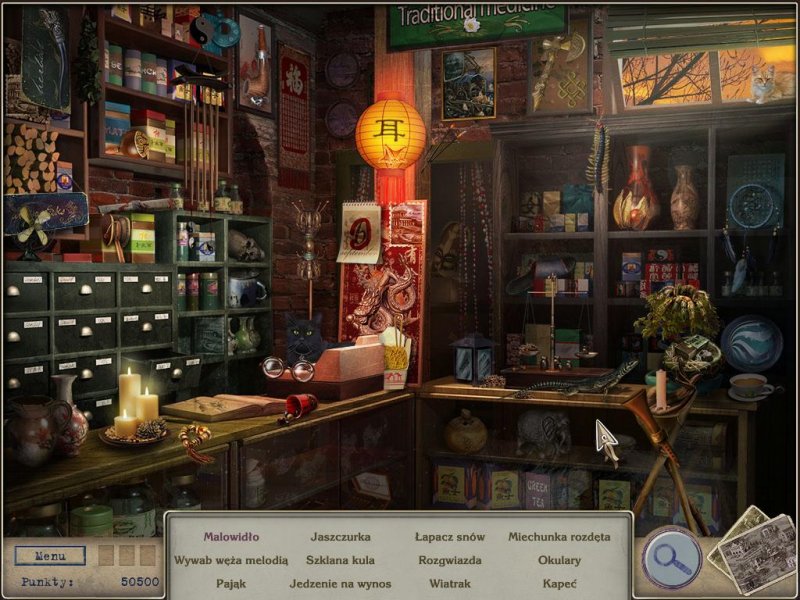Select Malowidło in the item list
The width and height of the screenshot is (800, 600).
[x=231, y=537]
